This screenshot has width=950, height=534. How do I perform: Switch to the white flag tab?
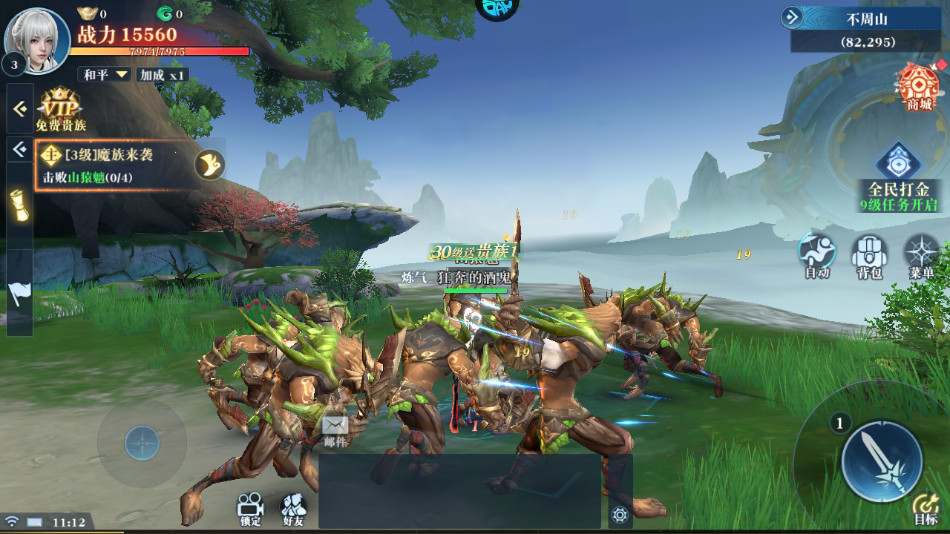click(19, 292)
